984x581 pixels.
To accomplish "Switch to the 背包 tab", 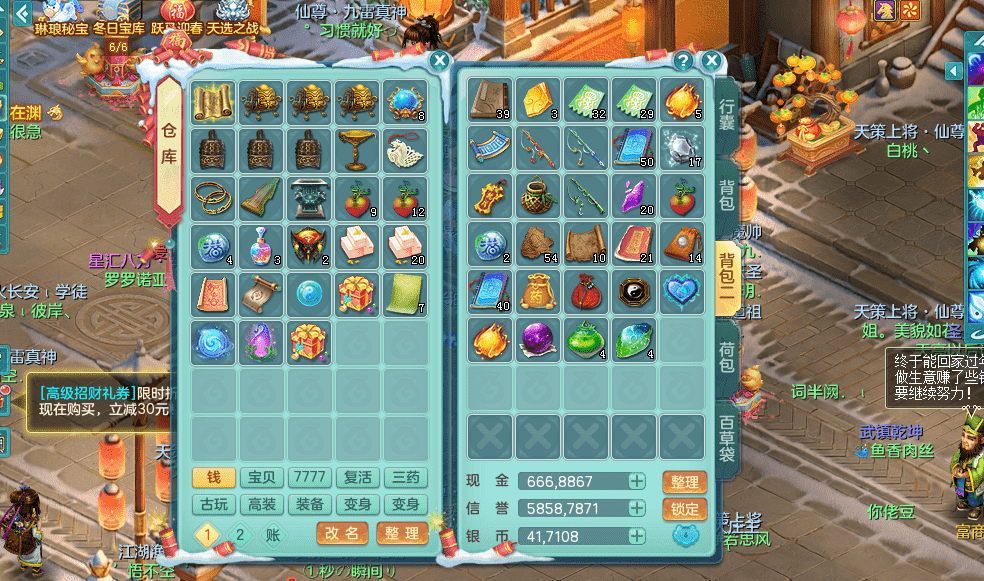I will (727, 195).
